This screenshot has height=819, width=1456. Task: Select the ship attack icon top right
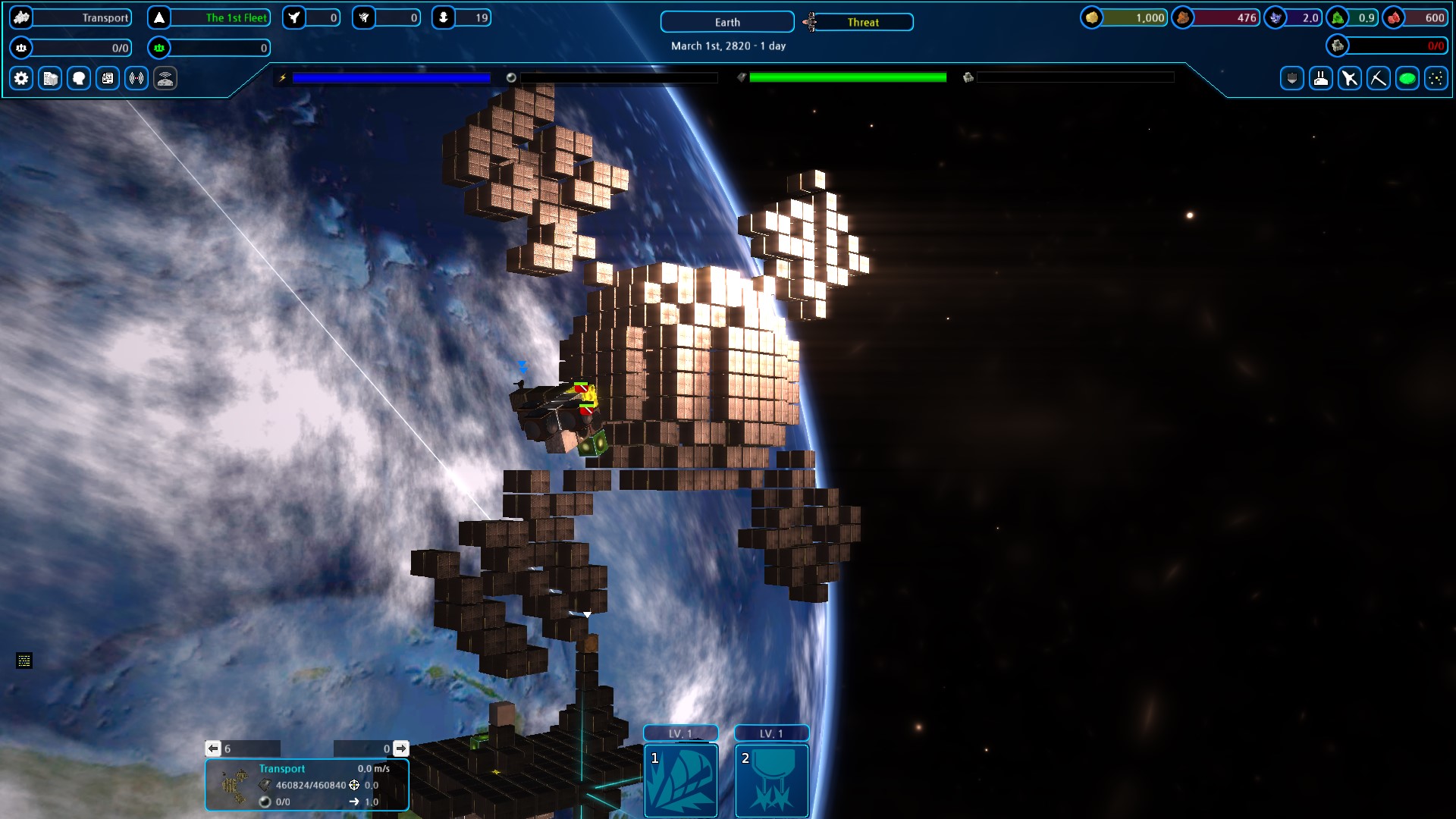click(x=1350, y=78)
